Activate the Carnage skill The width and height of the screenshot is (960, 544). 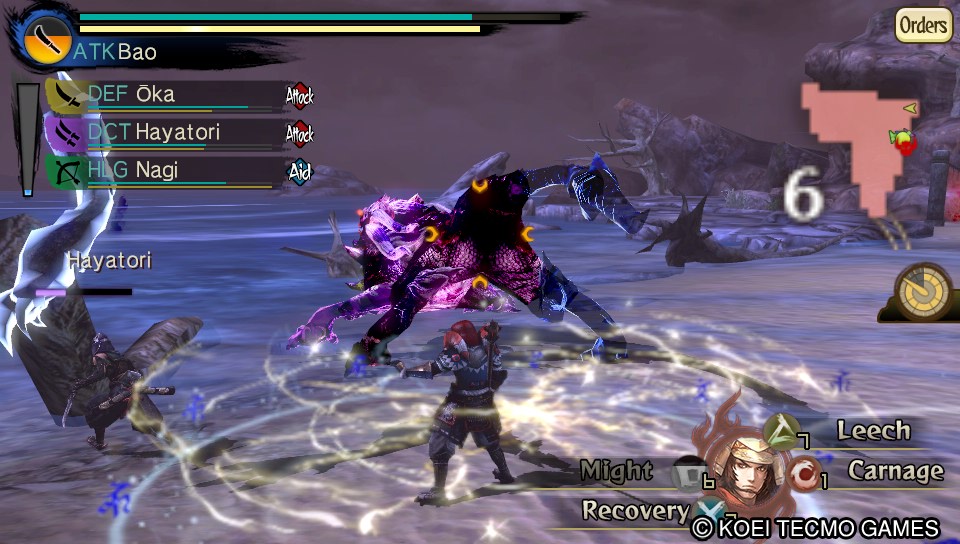pyautogui.click(x=895, y=470)
